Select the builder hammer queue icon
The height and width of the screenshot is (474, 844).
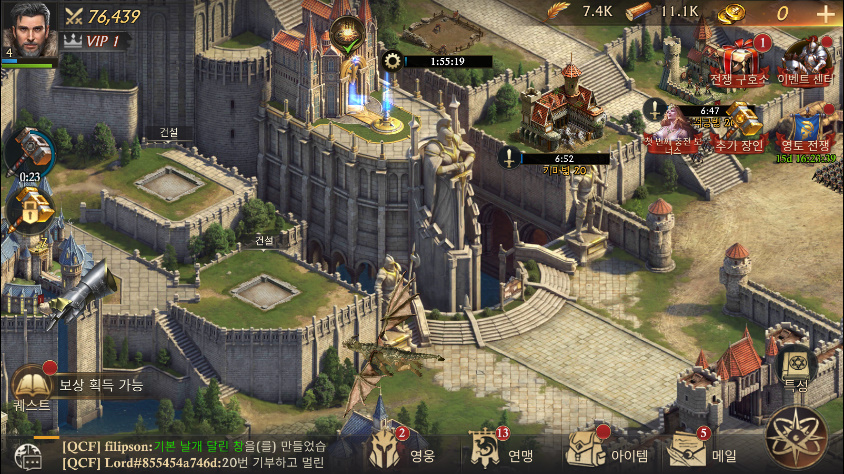click(x=28, y=152)
